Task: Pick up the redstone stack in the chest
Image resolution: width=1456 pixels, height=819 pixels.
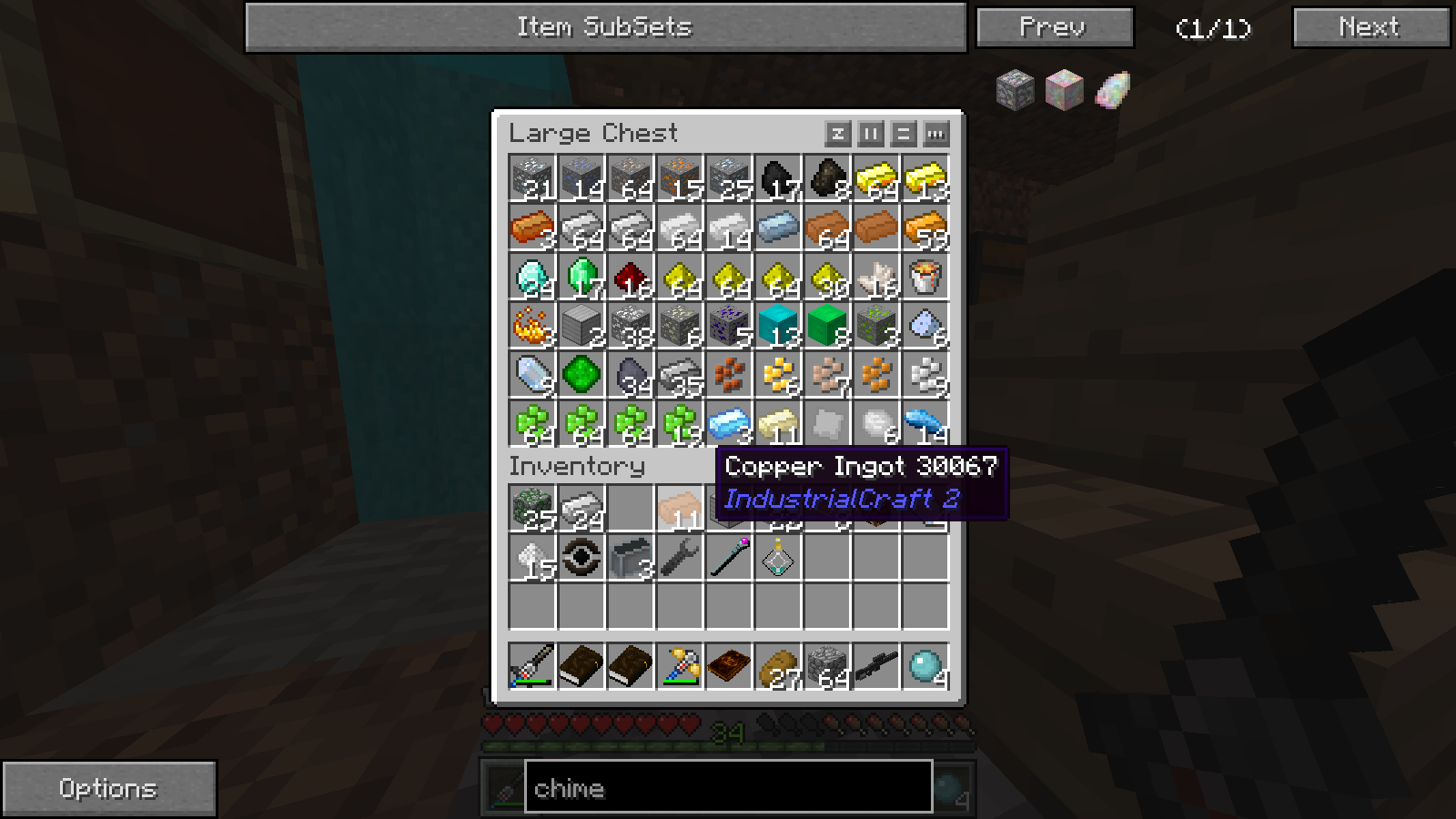Action: click(x=631, y=277)
